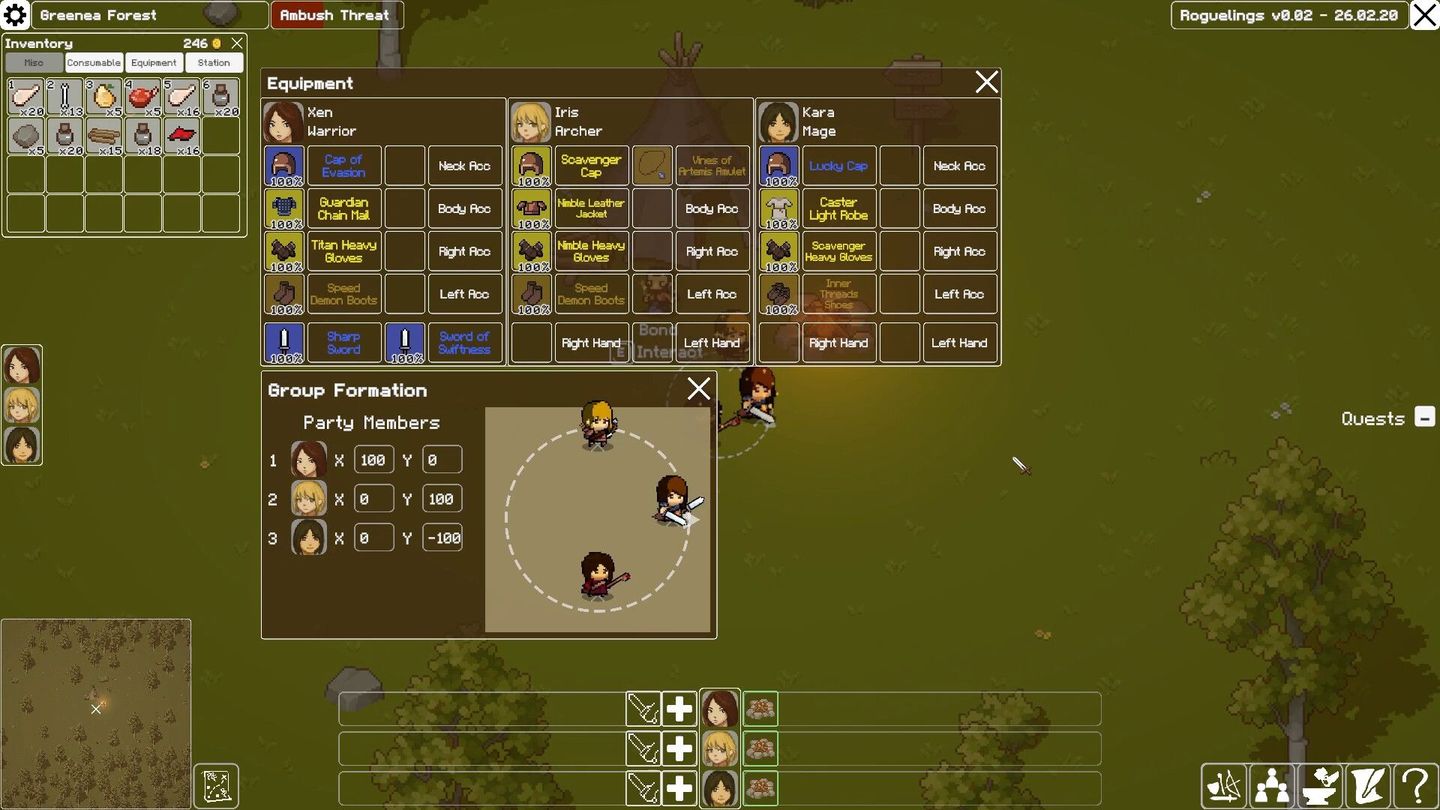The width and height of the screenshot is (1440, 810).
Task: Toggle the campfire action for Kara
Action: [760, 789]
